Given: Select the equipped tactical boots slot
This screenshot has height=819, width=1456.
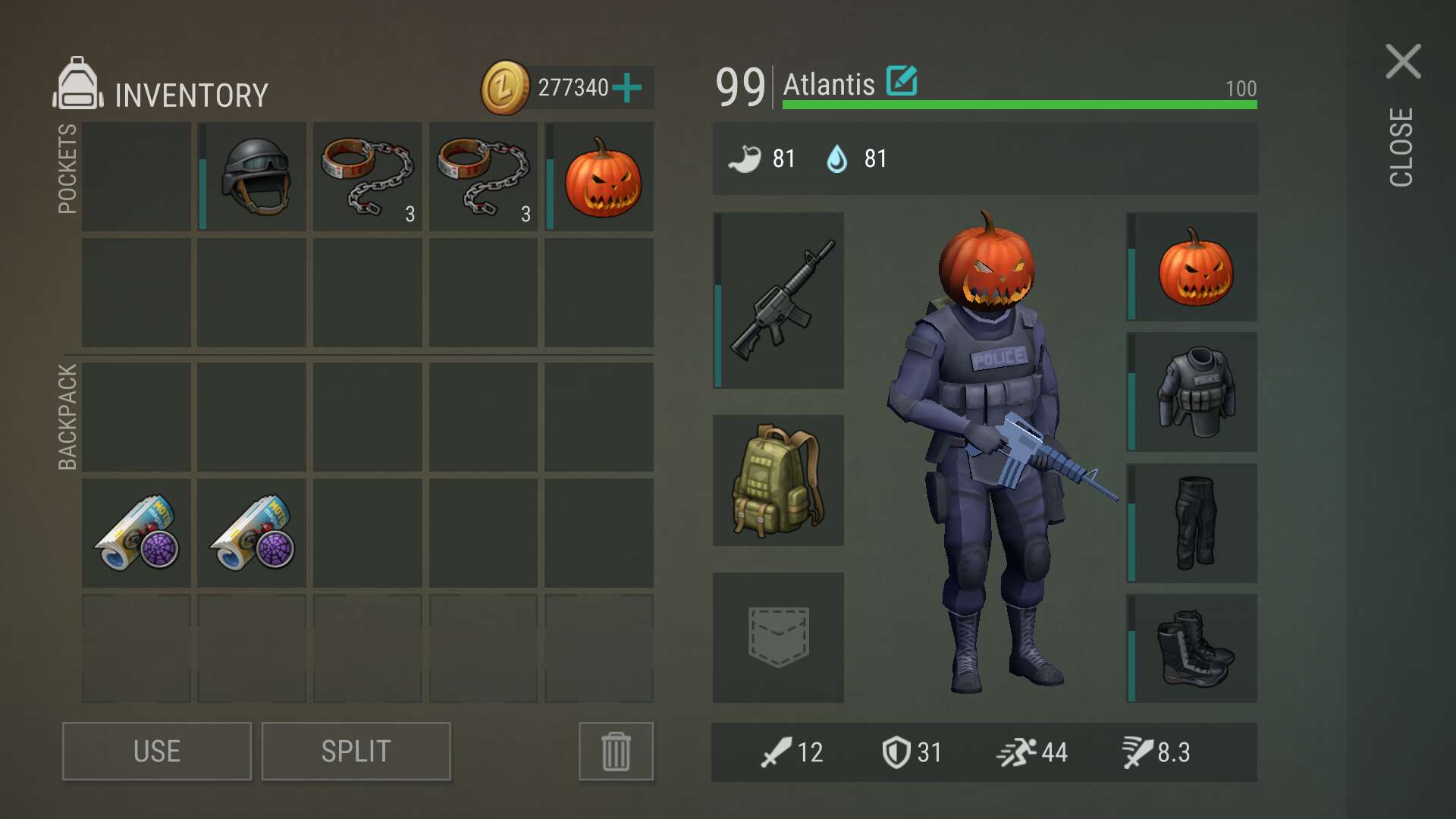Looking at the screenshot, I should [x=1194, y=648].
